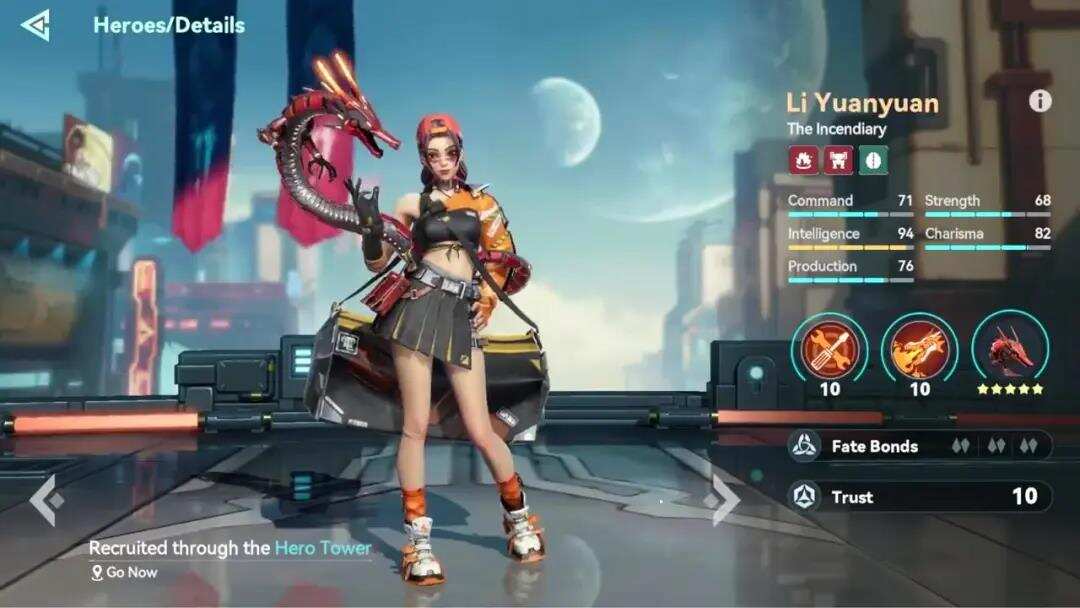This screenshot has width=1080, height=608.
Task: Go back using the top-left arrow
Action: [x=35, y=25]
